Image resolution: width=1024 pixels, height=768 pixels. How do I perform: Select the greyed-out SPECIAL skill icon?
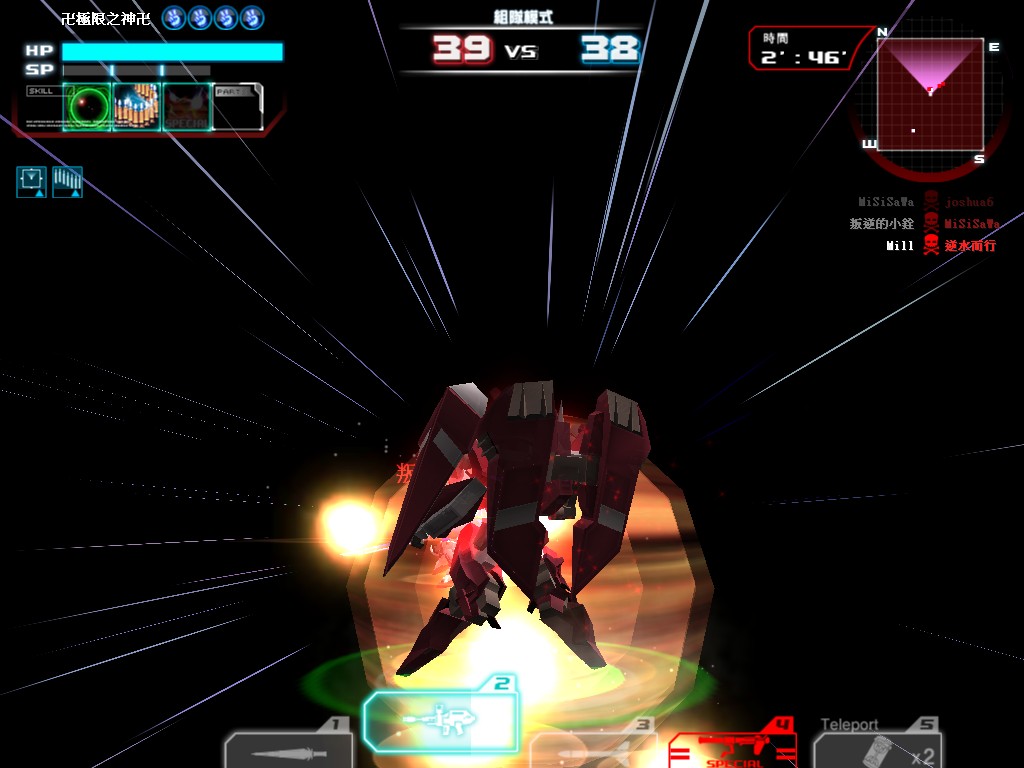187,107
